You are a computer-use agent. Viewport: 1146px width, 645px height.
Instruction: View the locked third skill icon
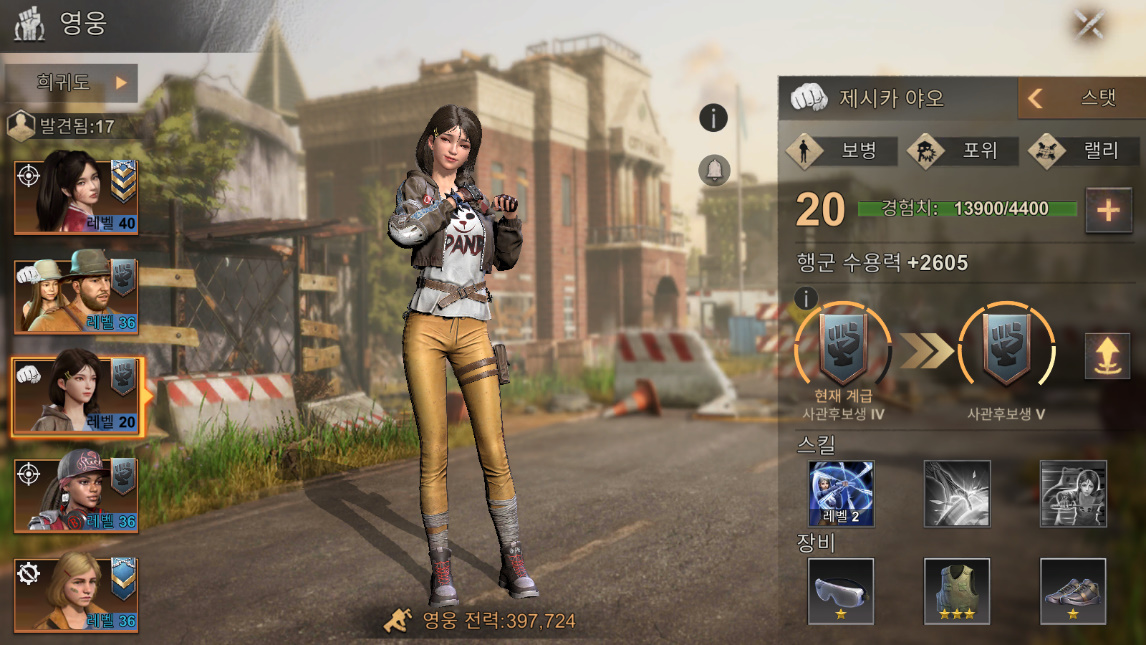click(1073, 494)
